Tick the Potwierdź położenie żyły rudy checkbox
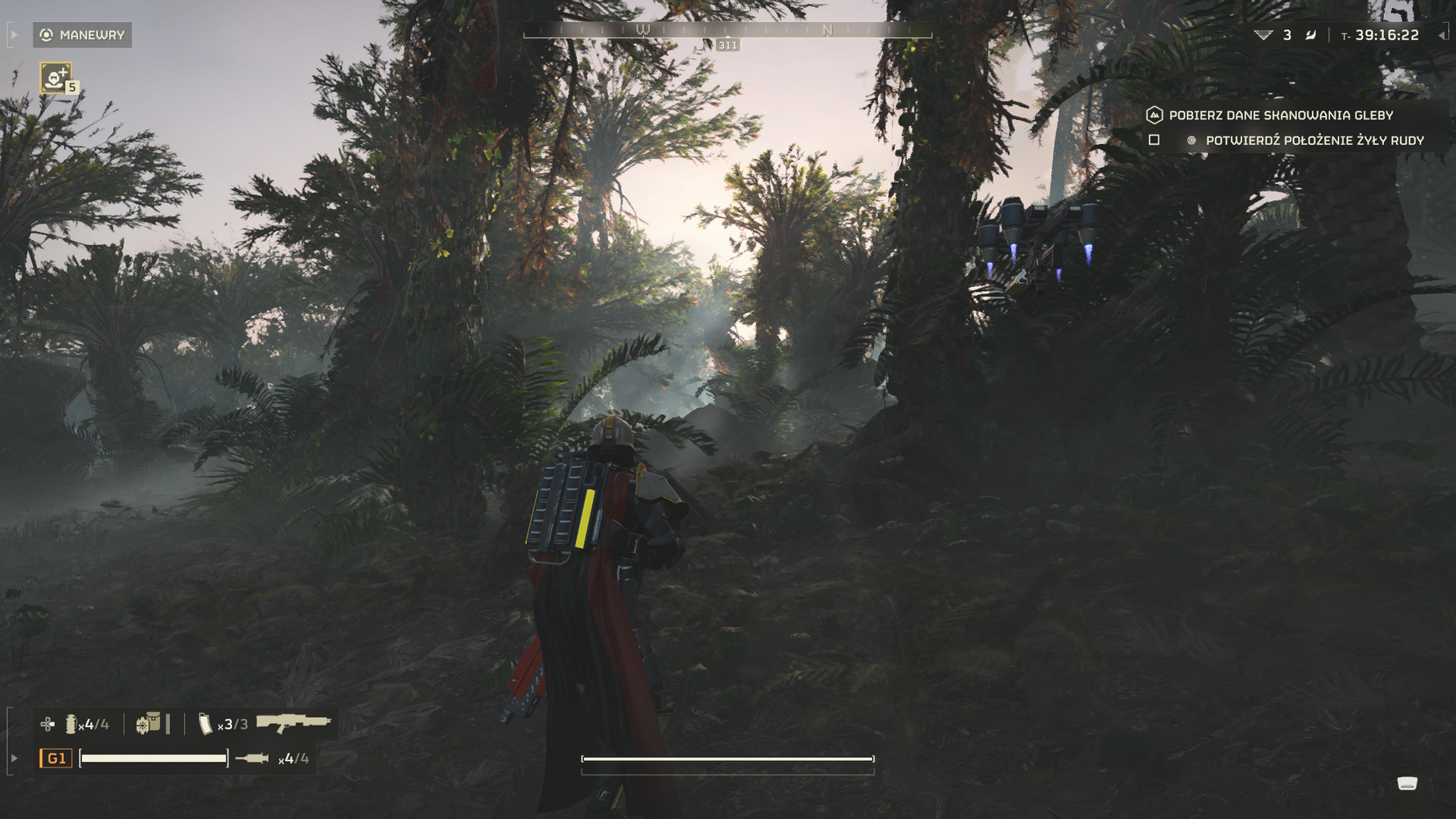 click(x=1153, y=140)
